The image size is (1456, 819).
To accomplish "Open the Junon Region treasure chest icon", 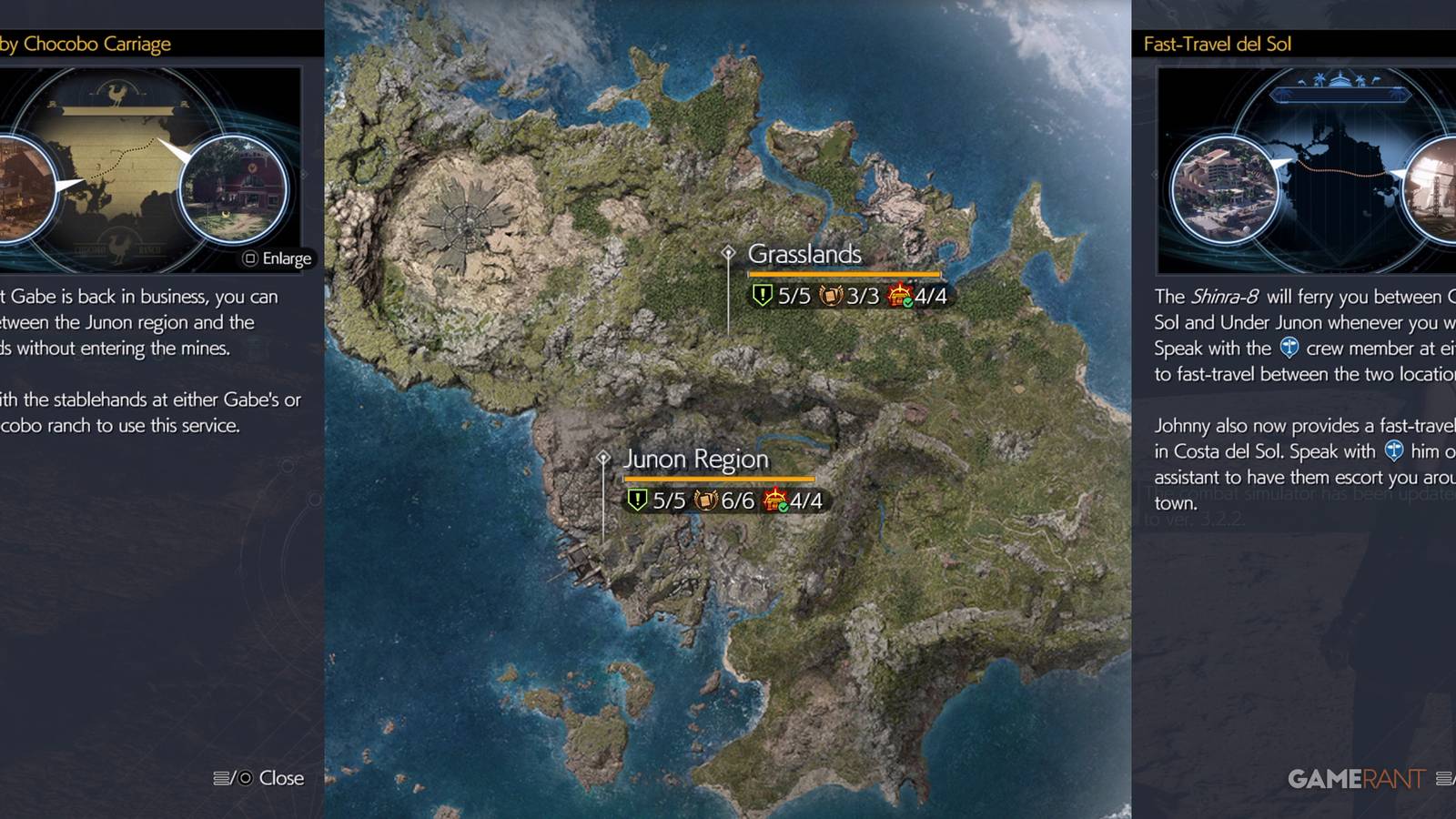I will (775, 498).
